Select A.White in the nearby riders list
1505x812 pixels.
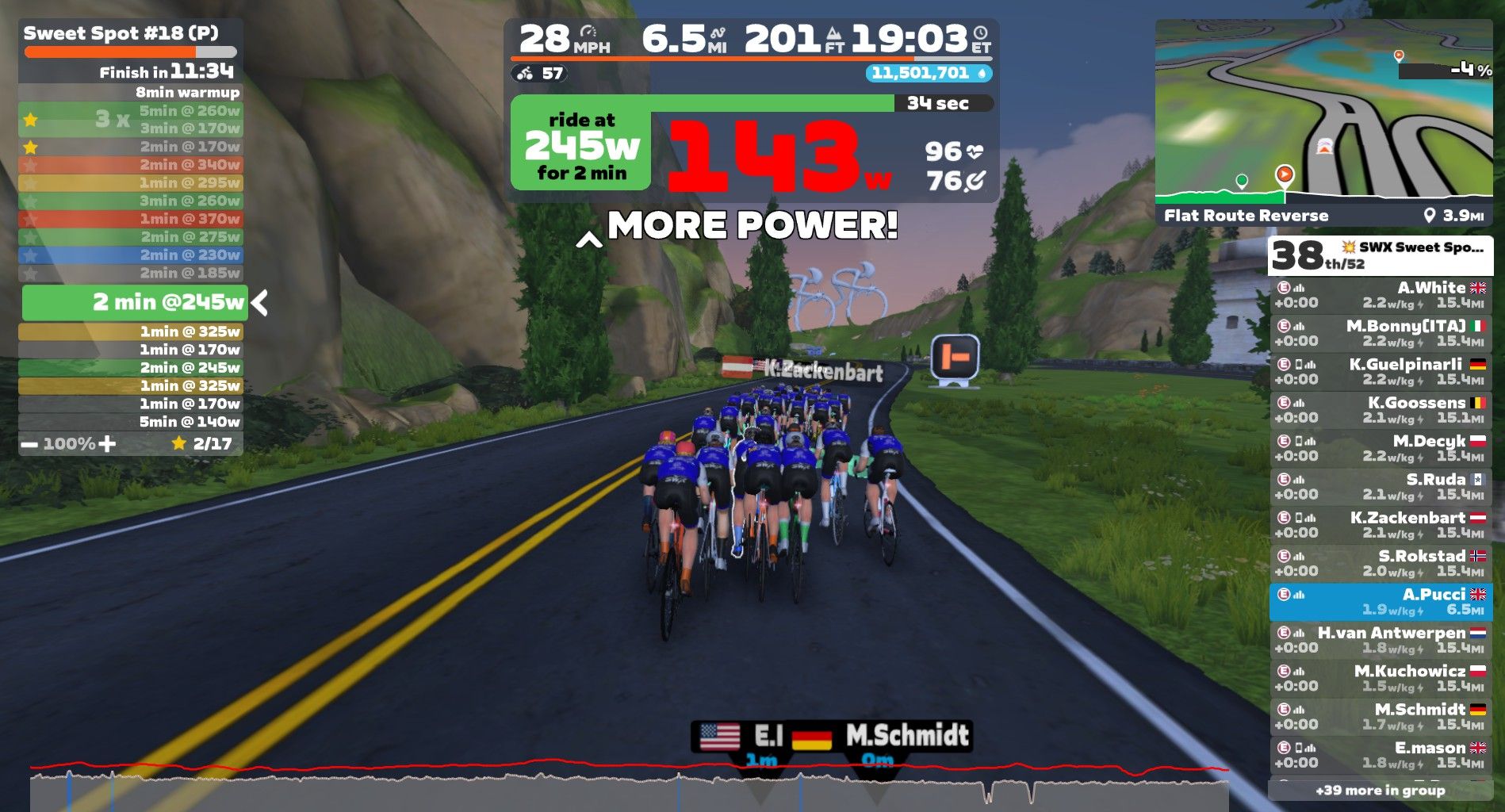pyautogui.click(x=1380, y=295)
